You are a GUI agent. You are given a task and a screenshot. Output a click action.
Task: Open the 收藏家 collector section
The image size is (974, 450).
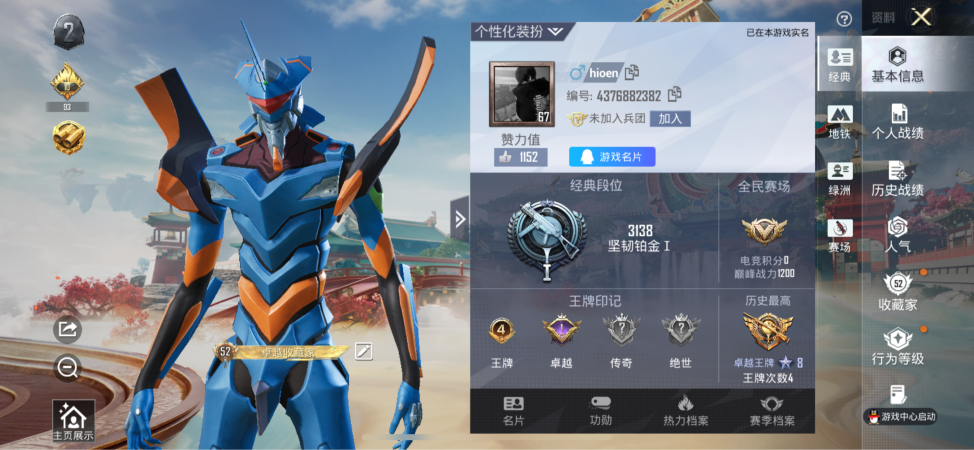(x=897, y=291)
